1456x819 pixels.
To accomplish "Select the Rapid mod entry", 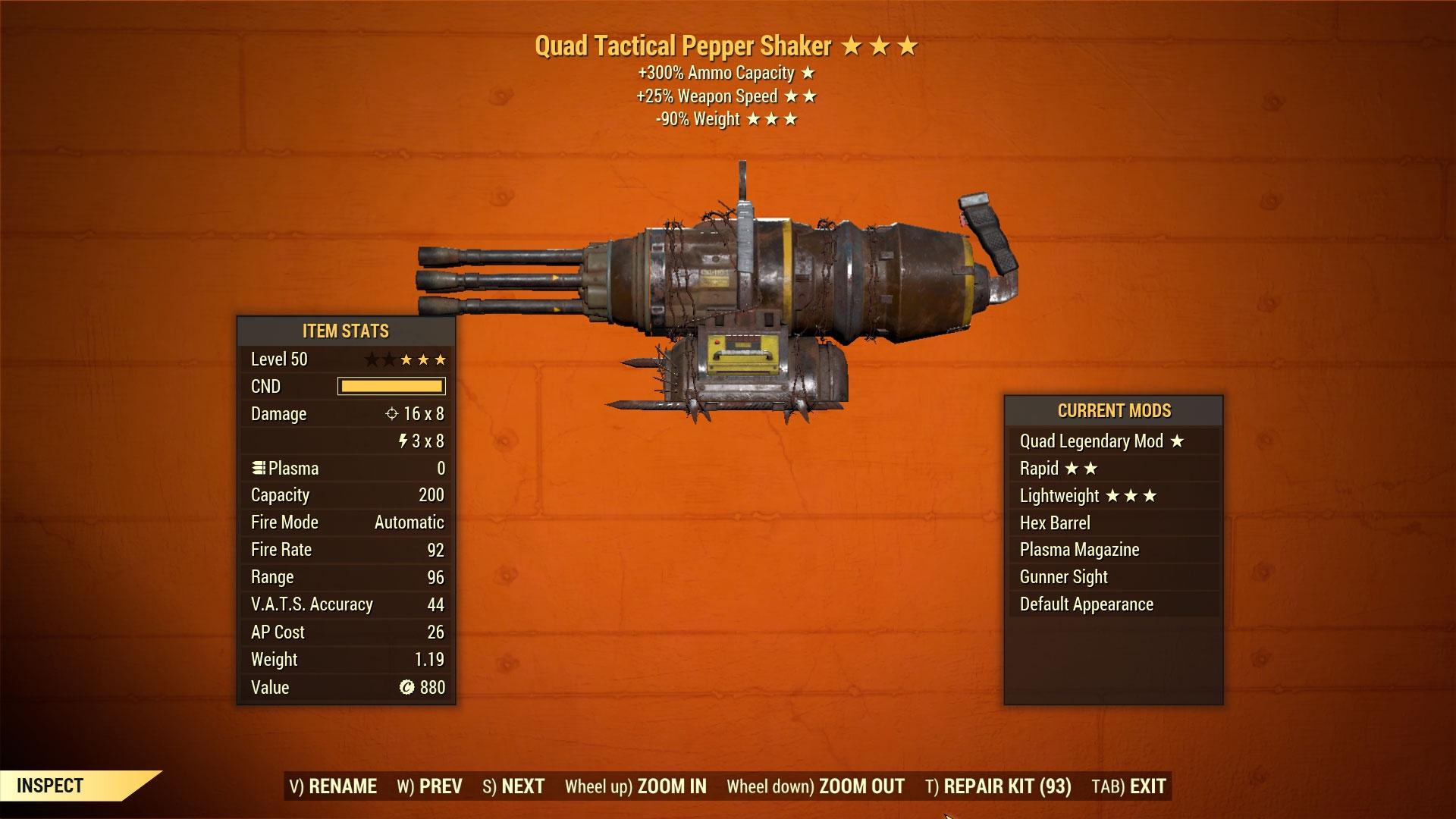I will click(x=1039, y=468).
